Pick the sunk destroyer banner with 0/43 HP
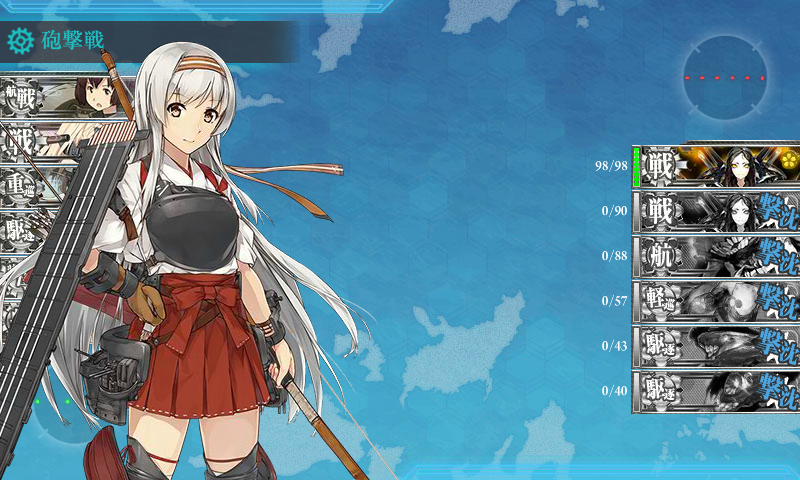Viewport: 800px width, 480px height. point(716,345)
